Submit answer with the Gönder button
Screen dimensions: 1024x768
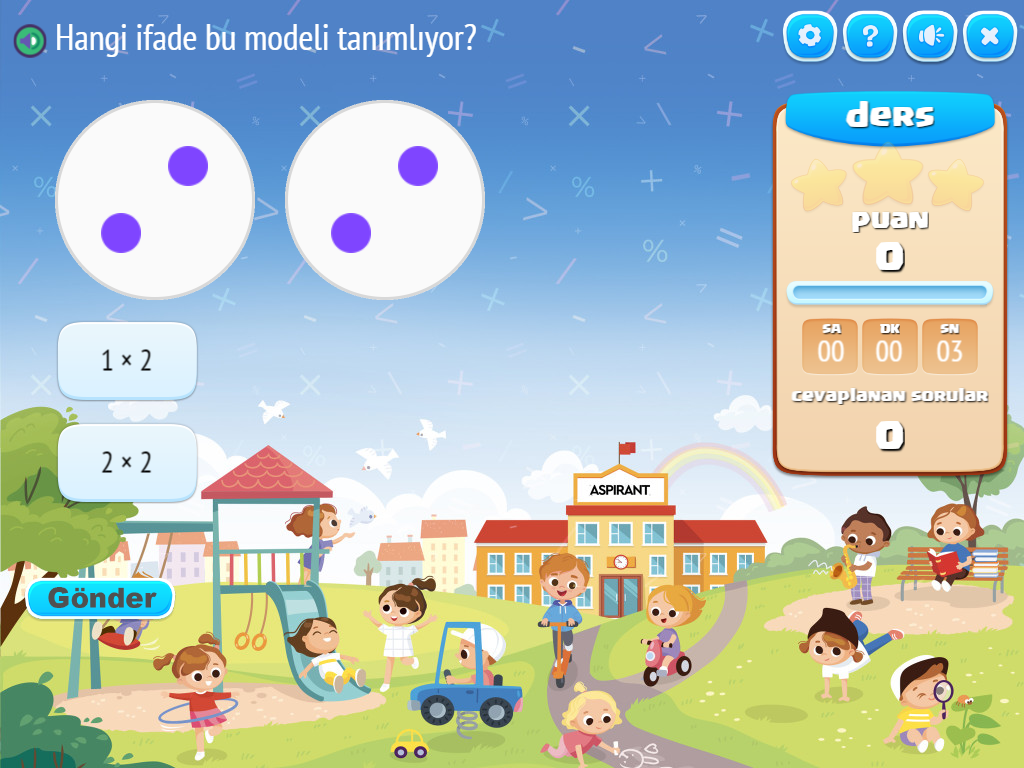point(101,599)
